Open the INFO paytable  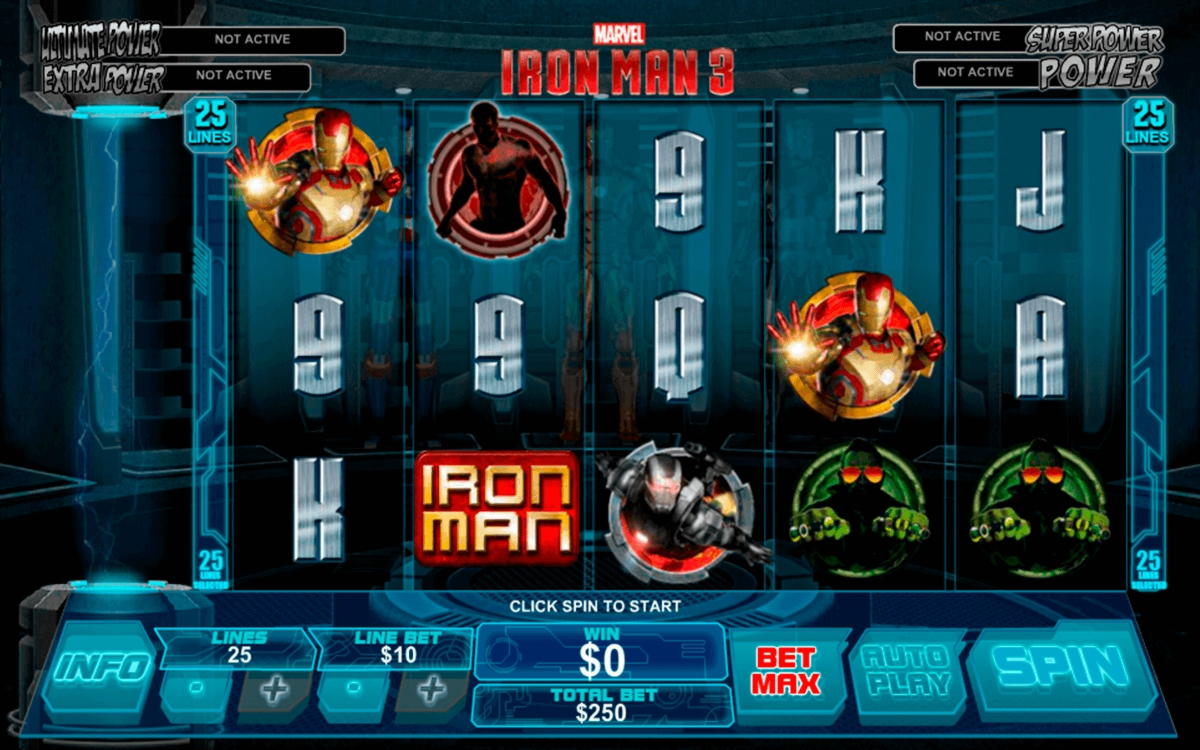point(103,667)
